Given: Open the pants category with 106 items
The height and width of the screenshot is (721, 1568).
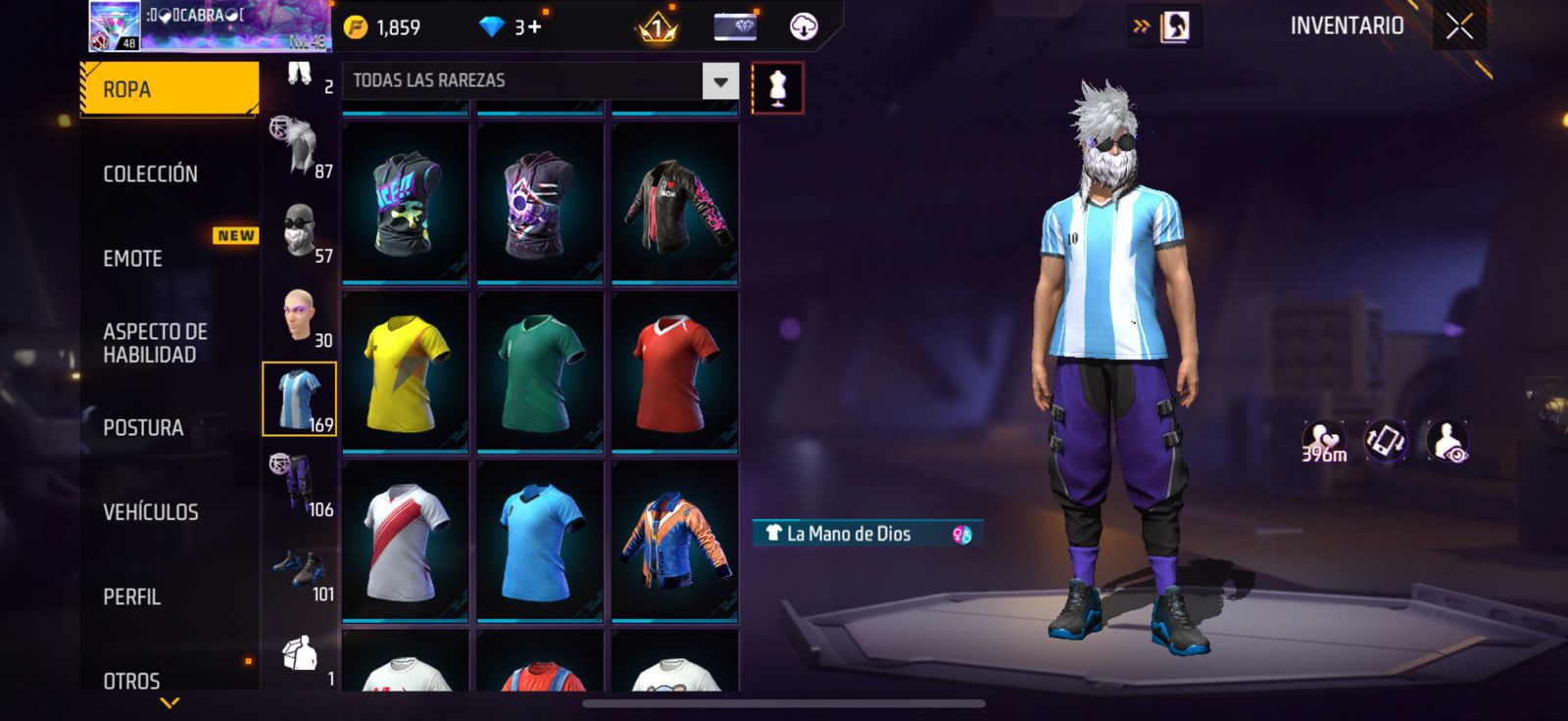Looking at the screenshot, I should click(300, 484).
